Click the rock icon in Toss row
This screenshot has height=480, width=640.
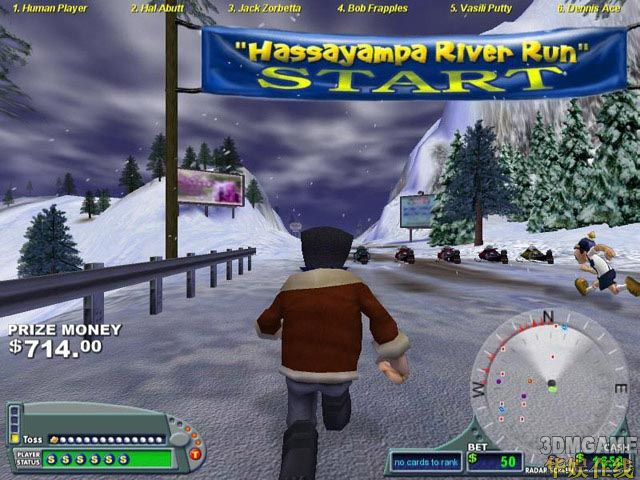tap(53, 439)
